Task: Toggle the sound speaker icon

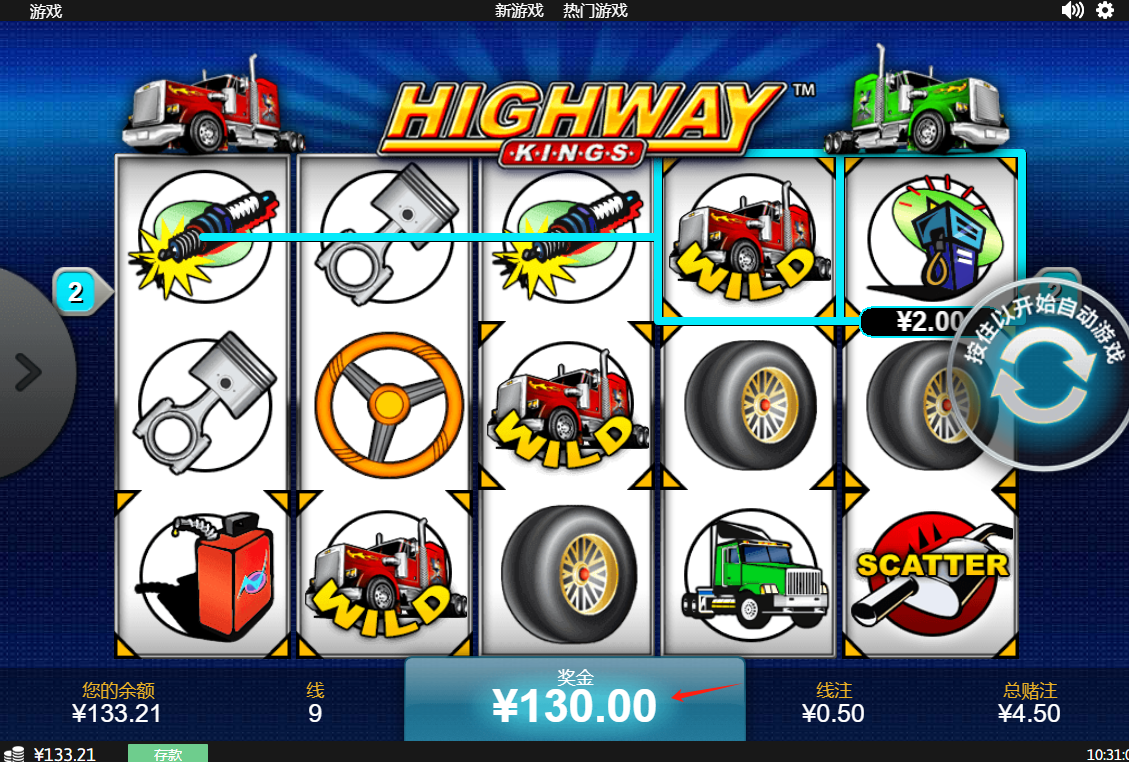Action: (x=1072, y=10)
